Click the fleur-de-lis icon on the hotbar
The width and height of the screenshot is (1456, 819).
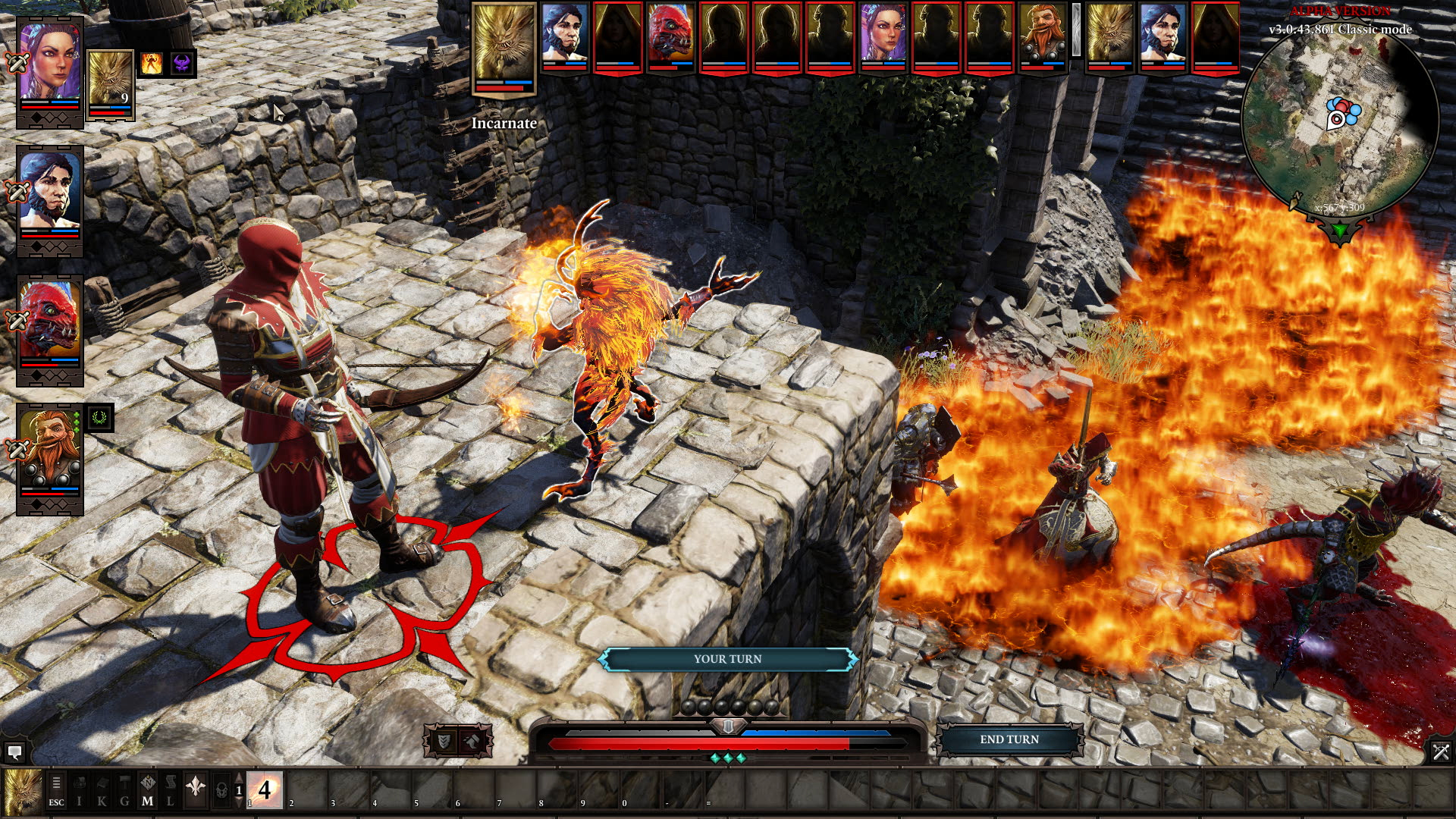click(x=196, y=788)
